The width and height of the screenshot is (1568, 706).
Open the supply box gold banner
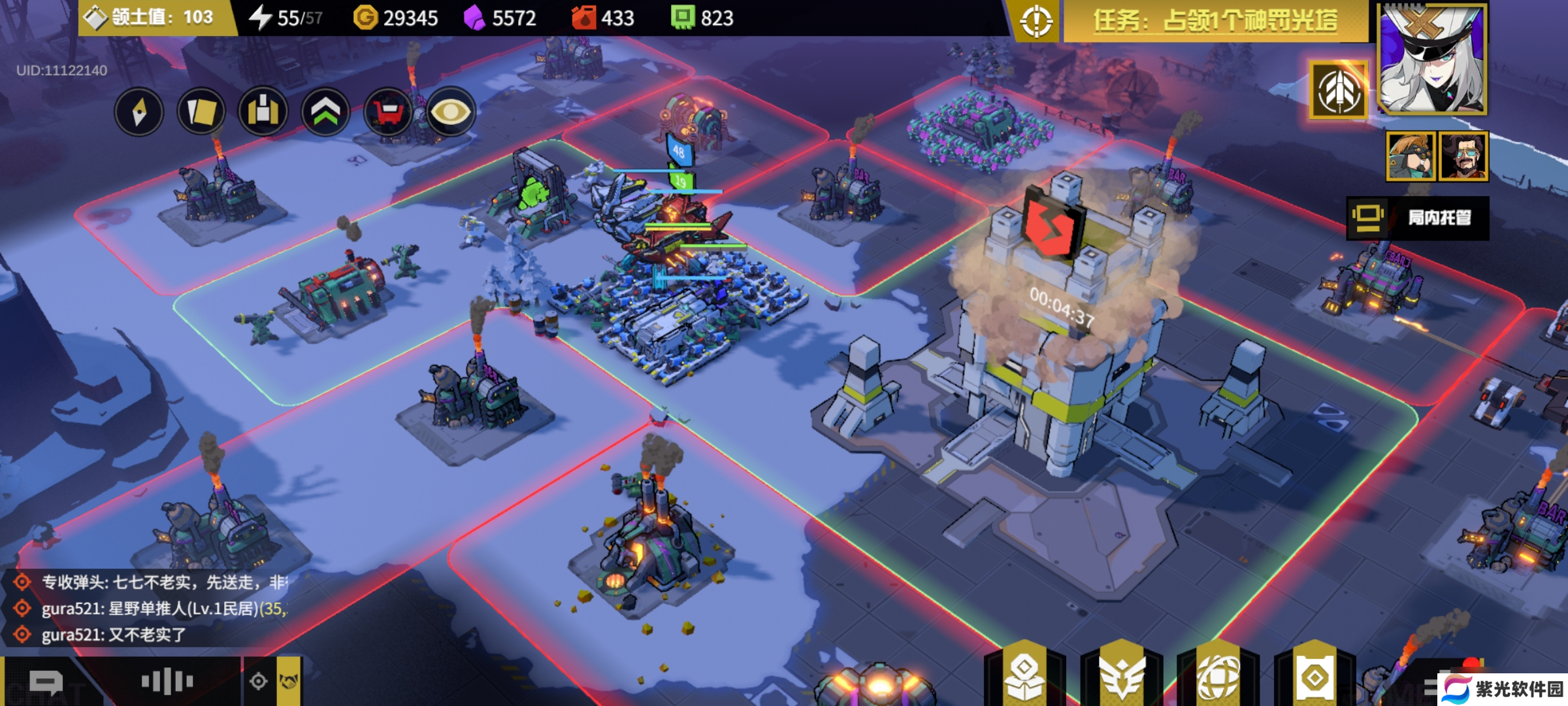[1024, 677]
